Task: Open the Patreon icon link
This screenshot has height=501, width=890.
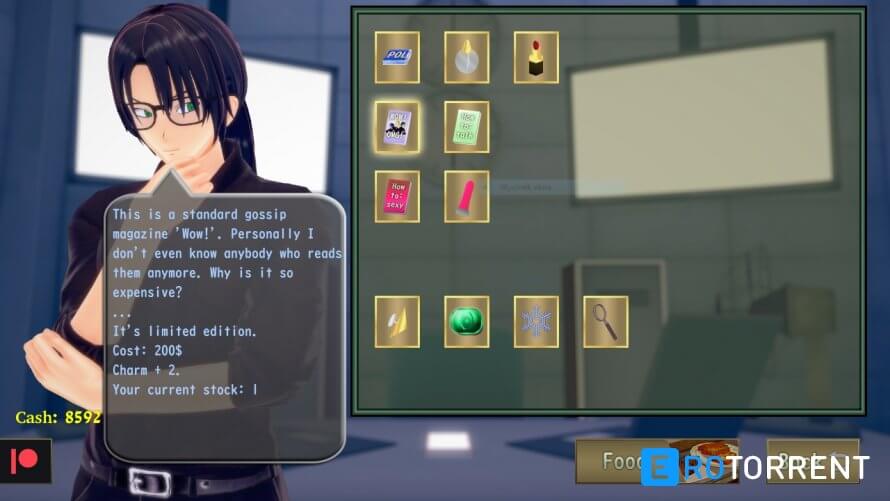Action: click(24, 461)
